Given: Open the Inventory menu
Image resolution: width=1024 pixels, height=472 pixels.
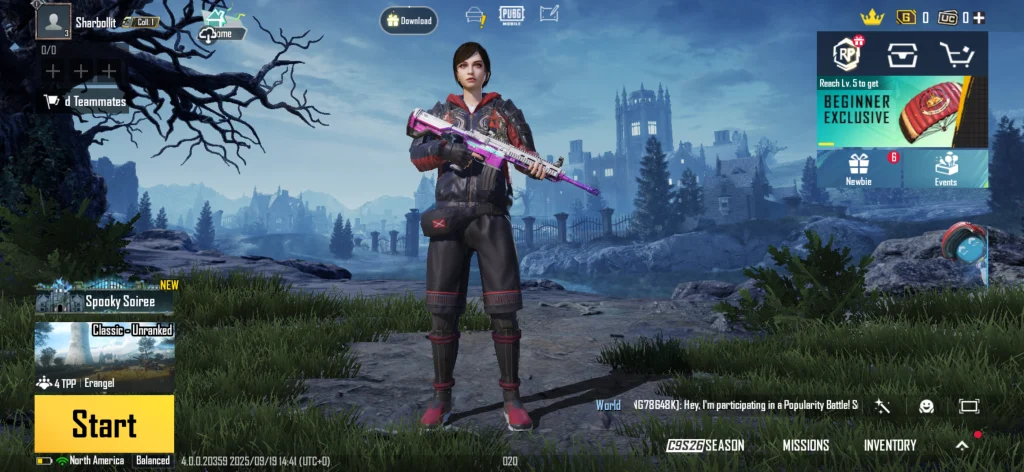Looking at the screenshot, I should tap(890, 445).
